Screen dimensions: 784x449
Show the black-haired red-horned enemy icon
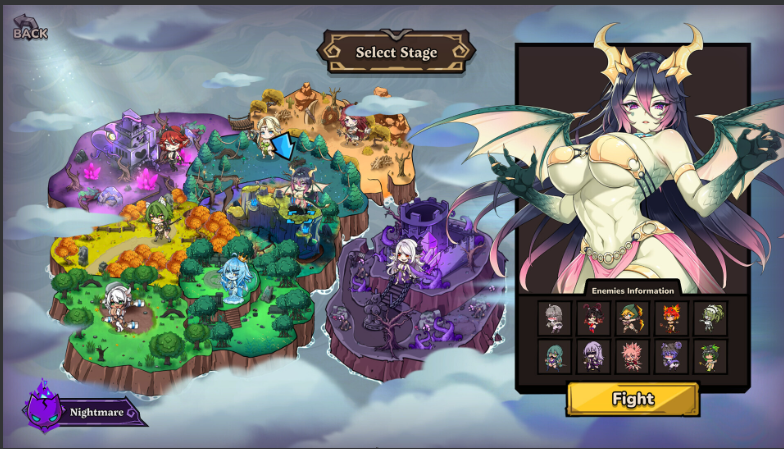click(593, 318)
